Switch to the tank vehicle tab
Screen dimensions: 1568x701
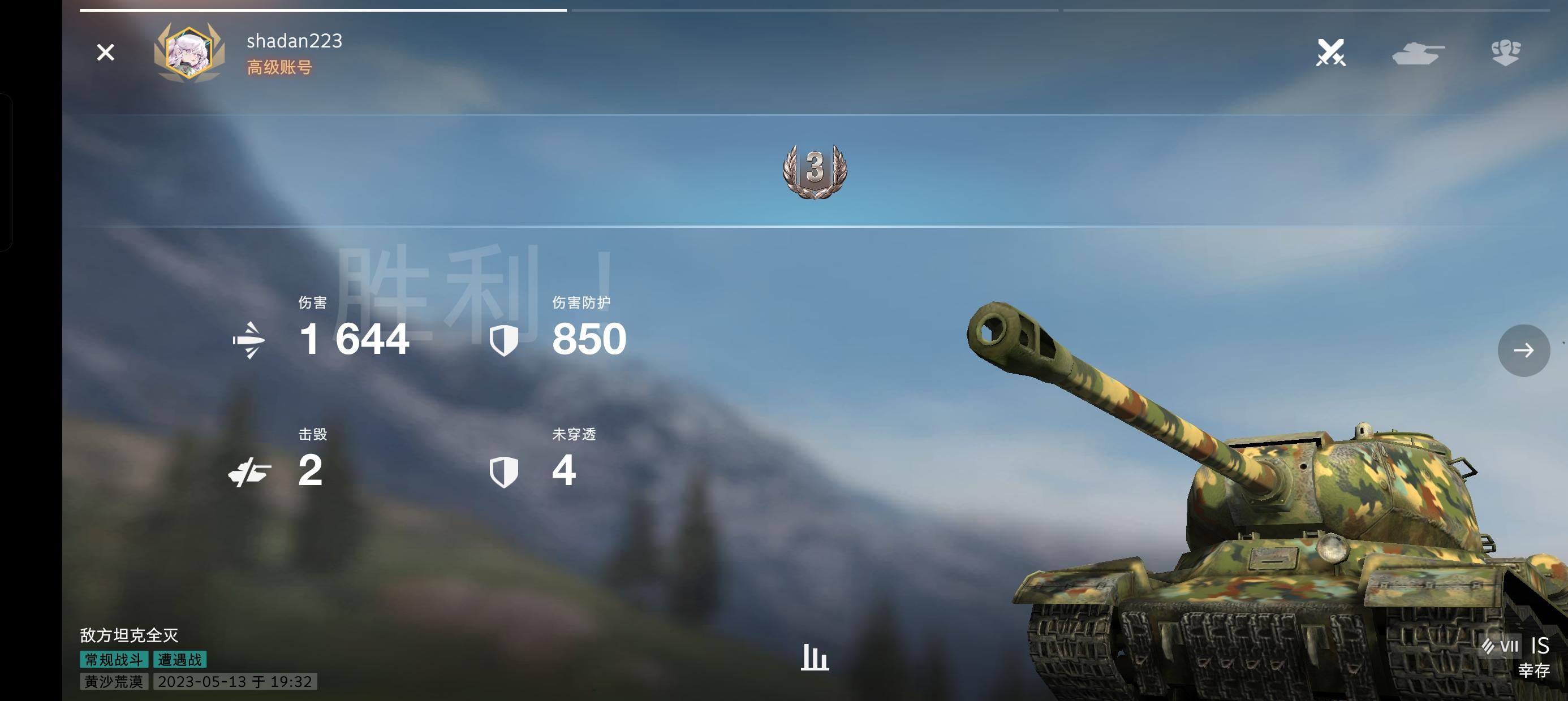1418,53
